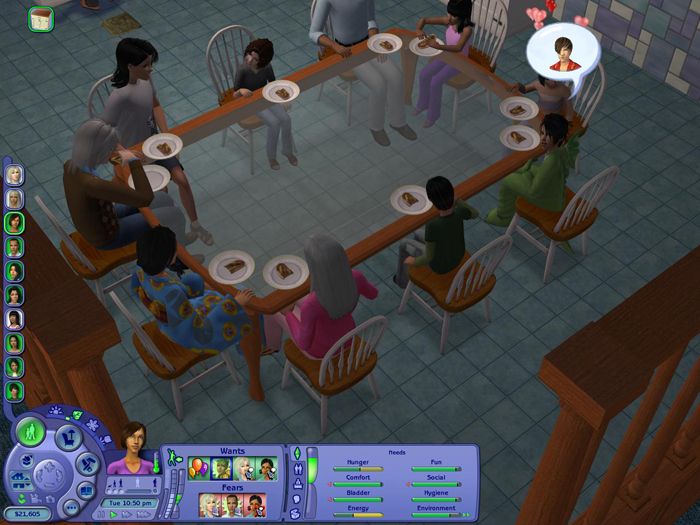Select the party balloons want
Screen dimensions: 700x525
point(198,468)
